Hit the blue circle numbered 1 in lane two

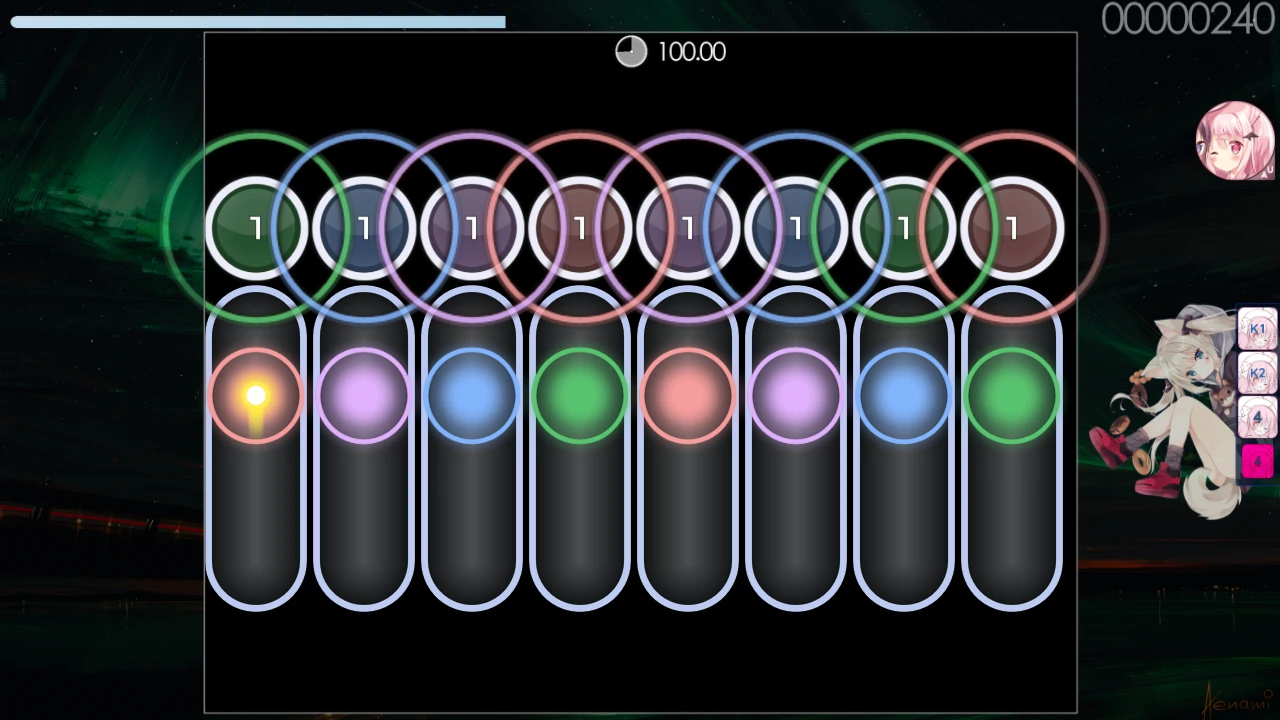pos(363,228)
